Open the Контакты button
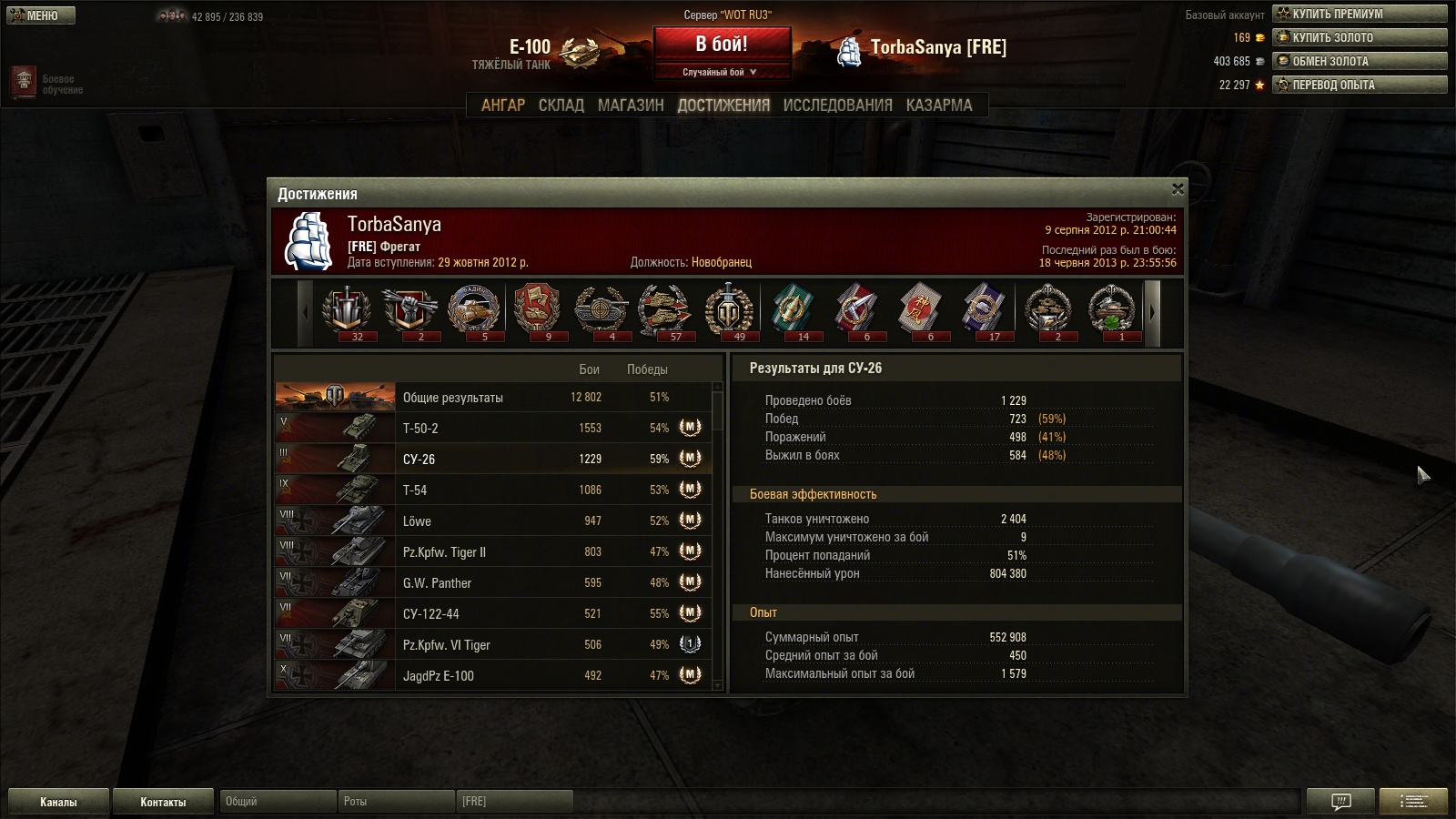 163,802
